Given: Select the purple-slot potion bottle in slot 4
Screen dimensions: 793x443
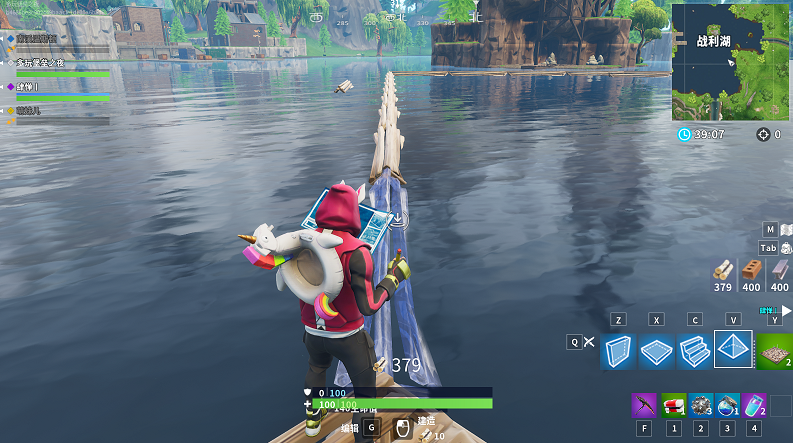Looking at the screenshot, I should [x=755, y=405].
